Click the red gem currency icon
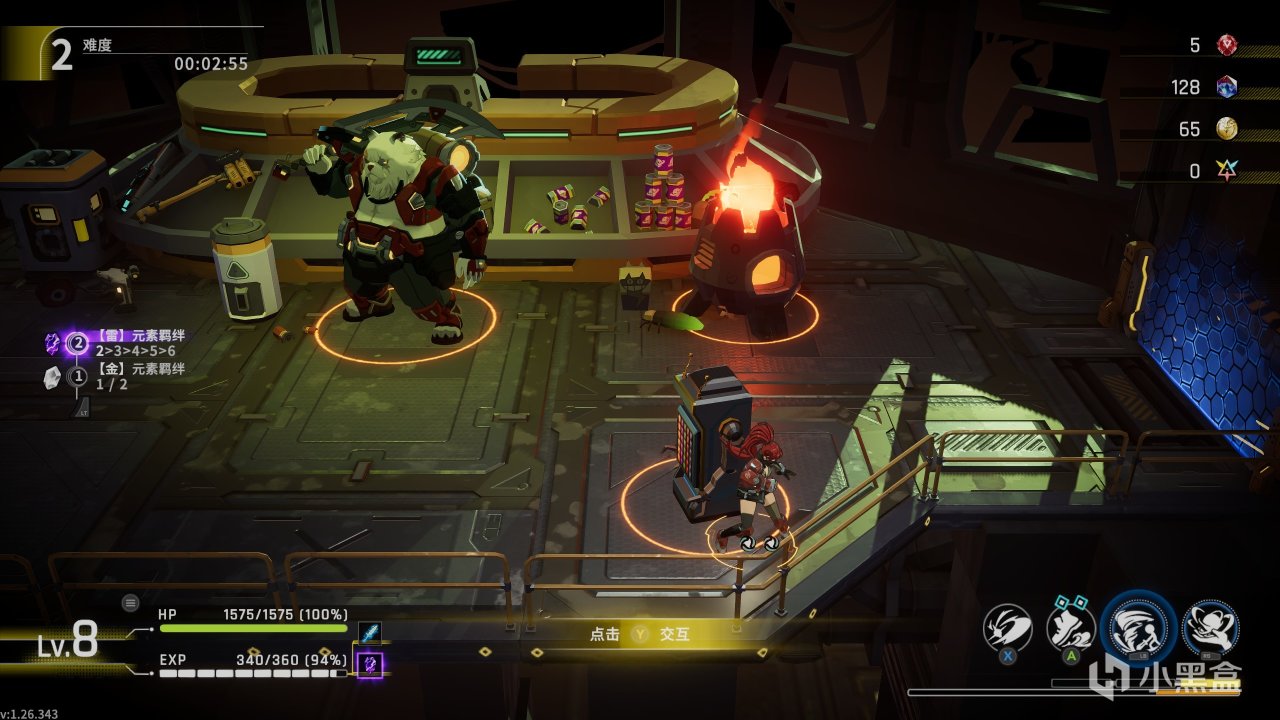This screenshot has width=1280, height=720. (1226, 45)
